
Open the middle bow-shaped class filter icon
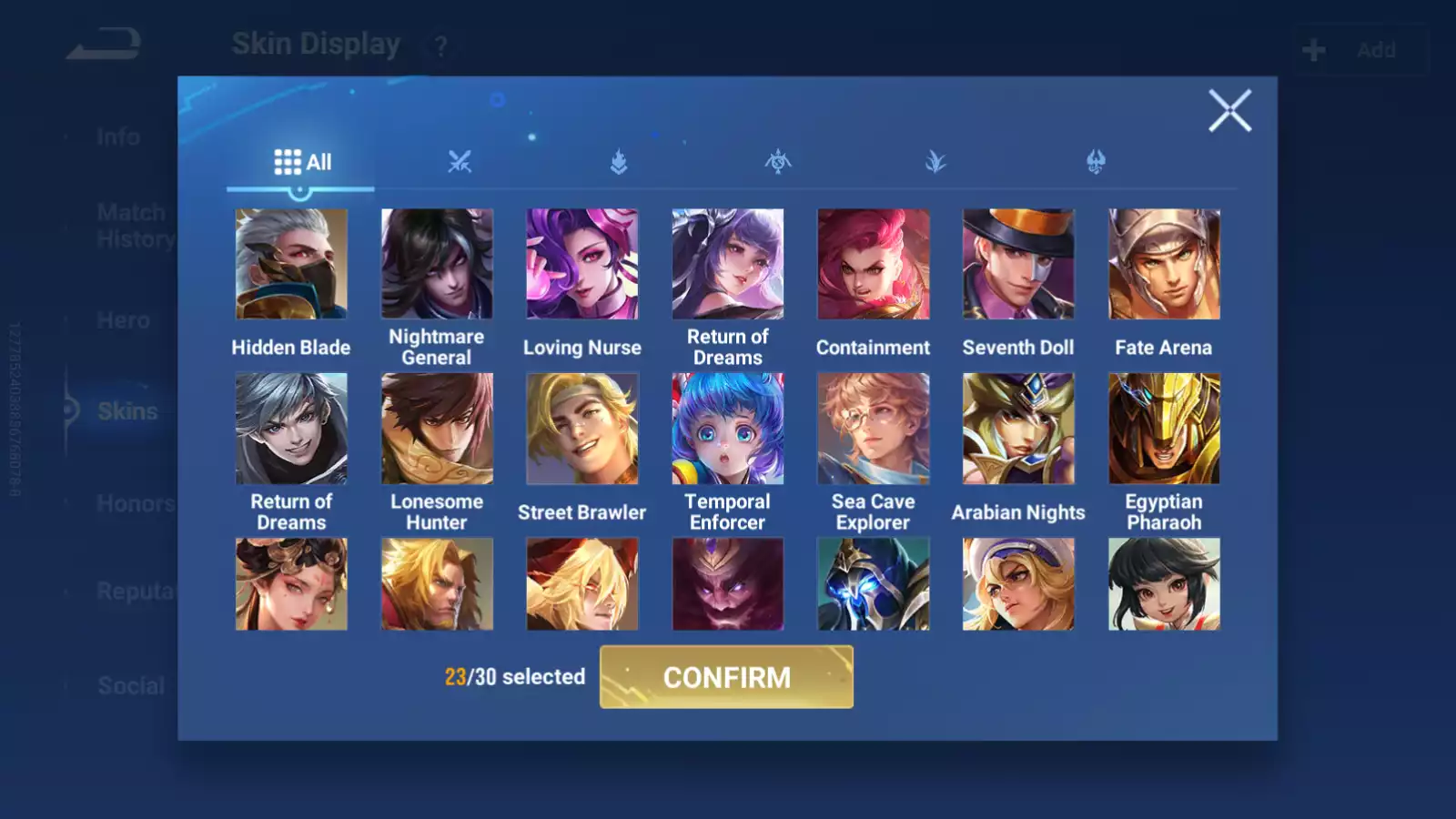pyautogui.click(x=778, y=162)
